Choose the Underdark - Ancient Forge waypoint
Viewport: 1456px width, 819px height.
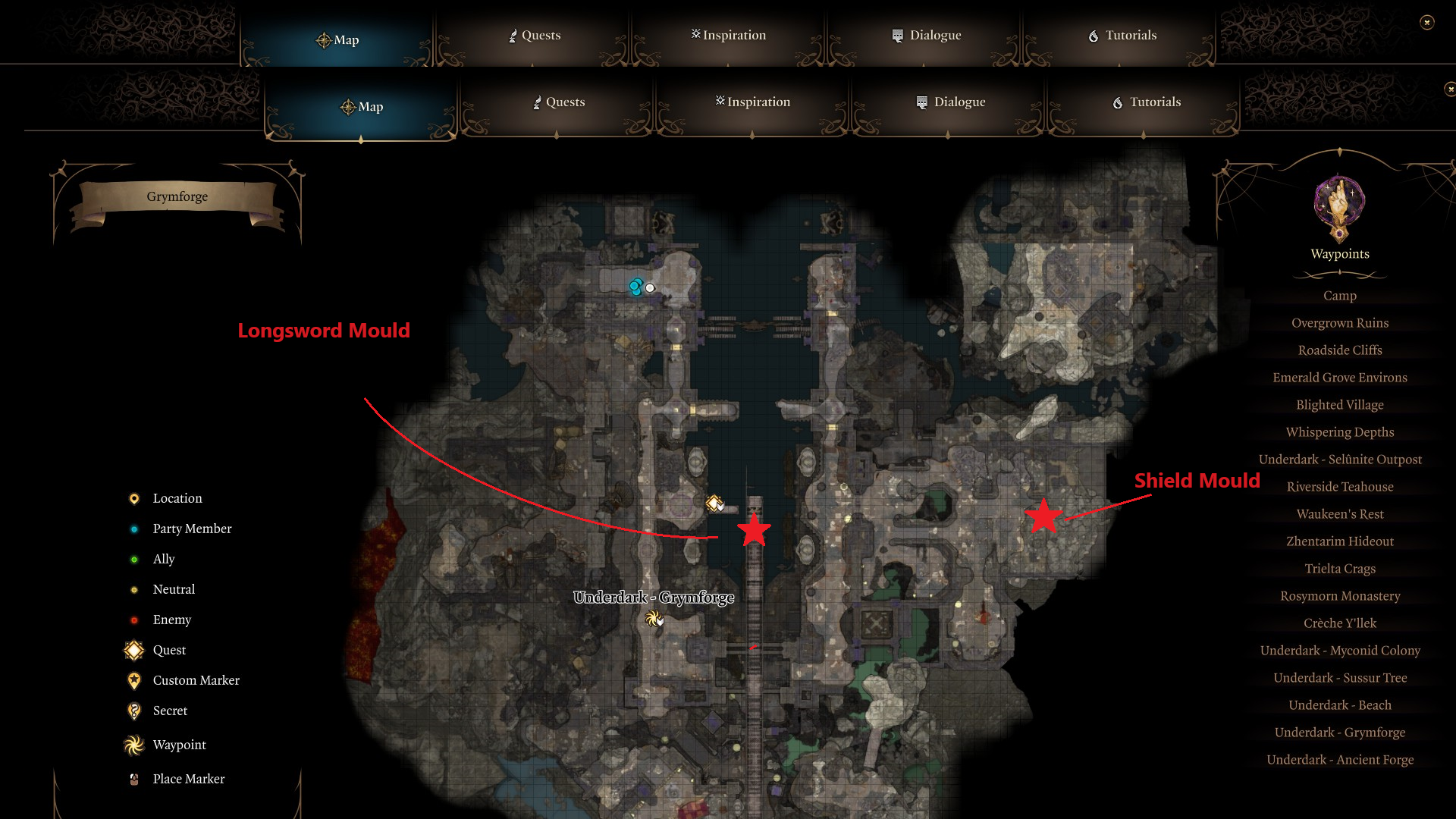[x=1339, y=759]
